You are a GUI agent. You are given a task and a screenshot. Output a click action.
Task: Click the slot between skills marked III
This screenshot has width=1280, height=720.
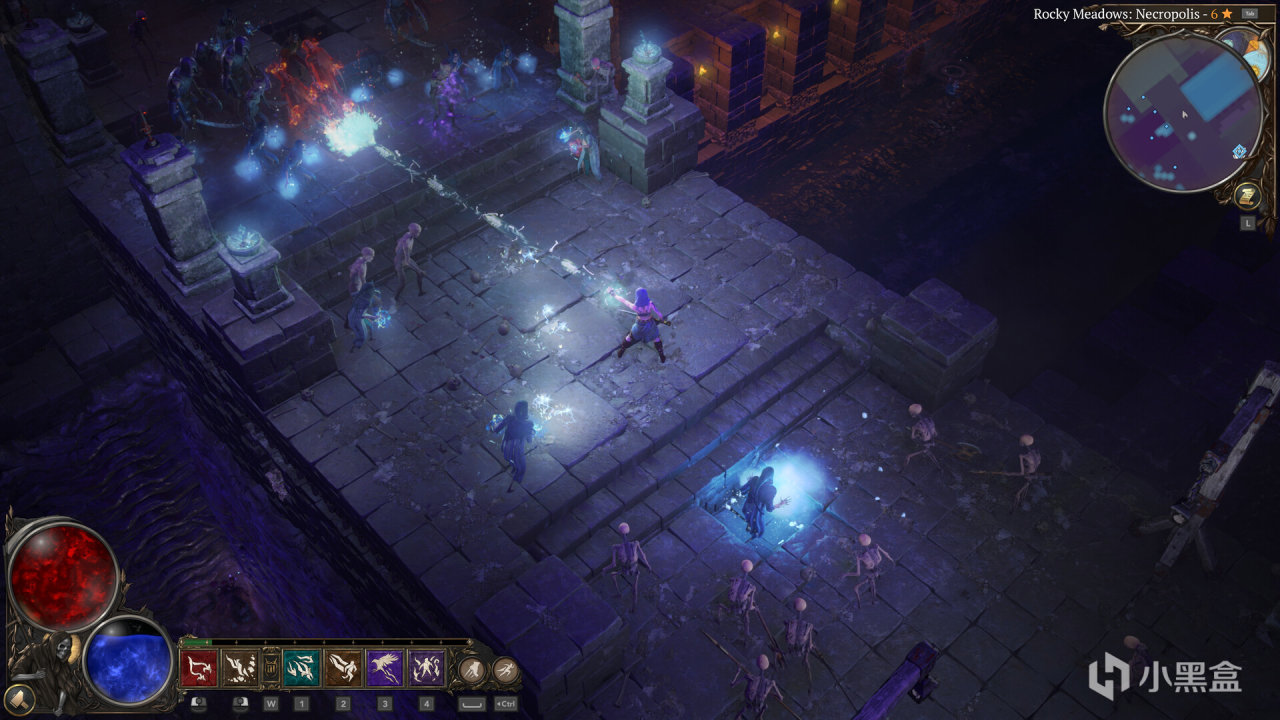pyautogui.click(x=270, y=667)
